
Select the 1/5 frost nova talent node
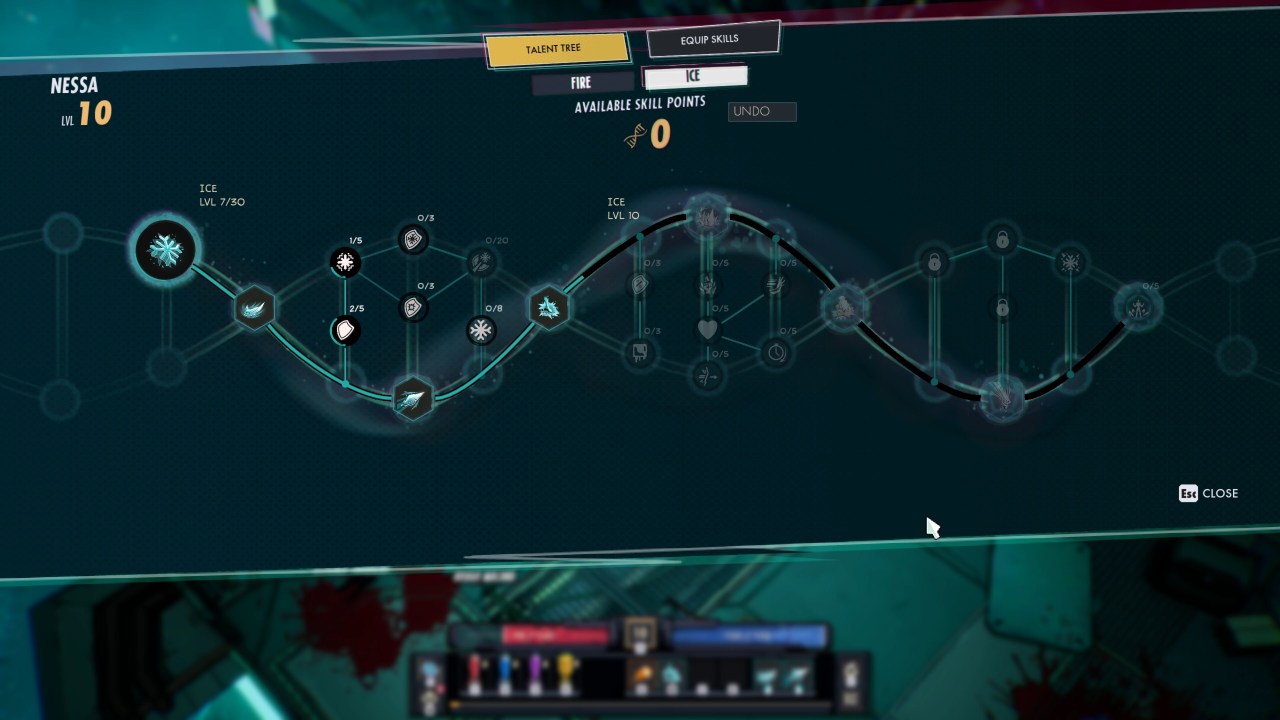(x=345, y=262)
